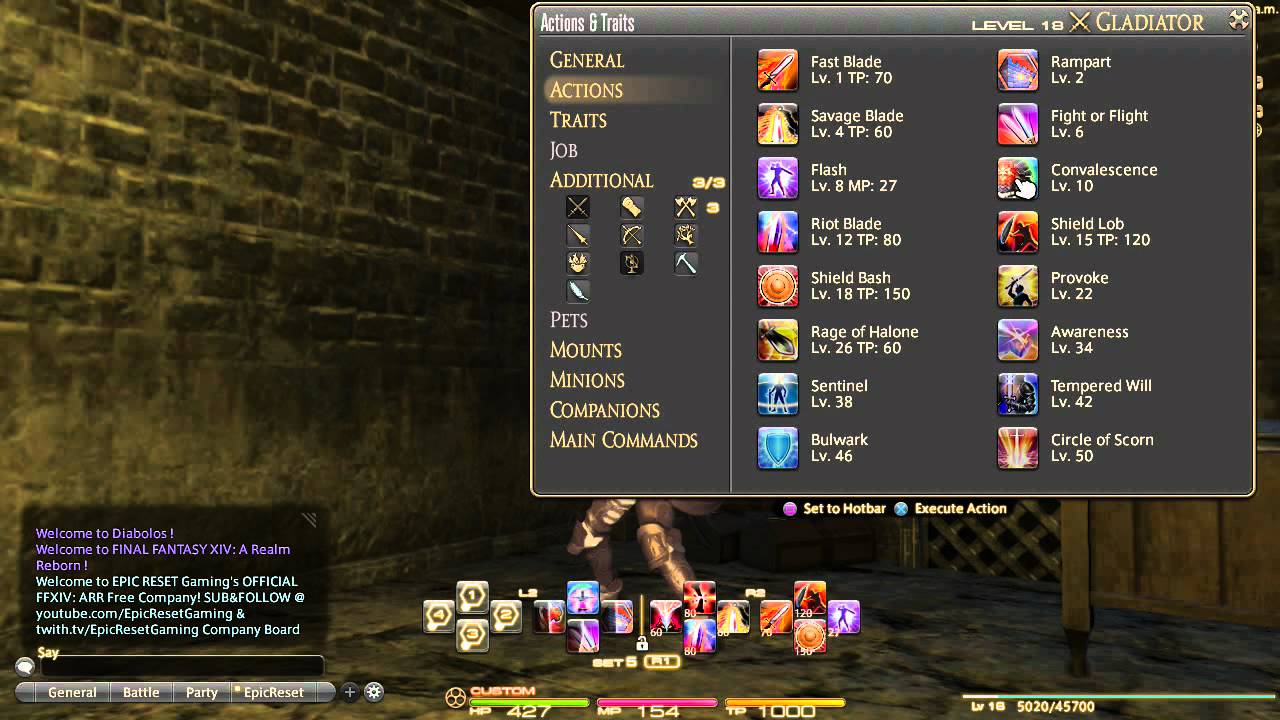Click the Circle of Scorn icon
1280x720 pixels.
[x=1017, y=448]
